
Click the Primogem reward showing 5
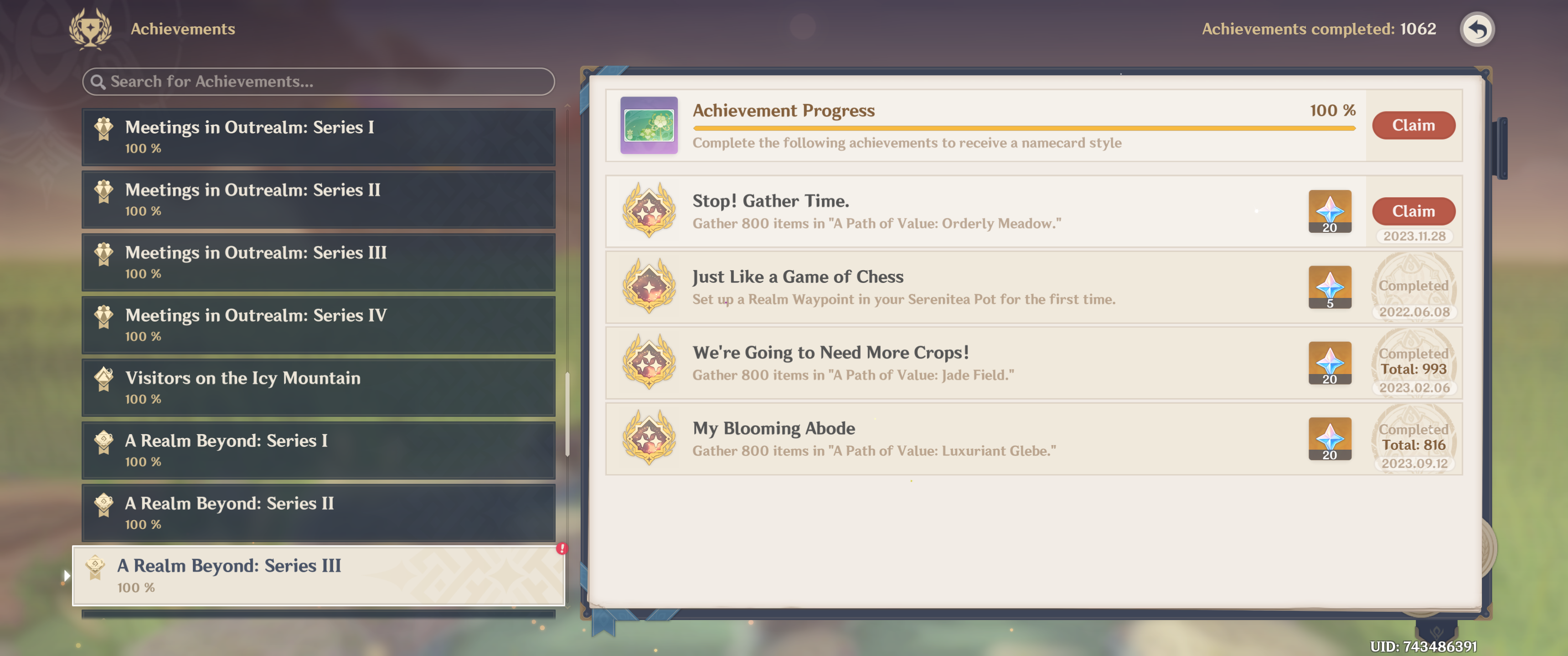(x=1330, y=287)
